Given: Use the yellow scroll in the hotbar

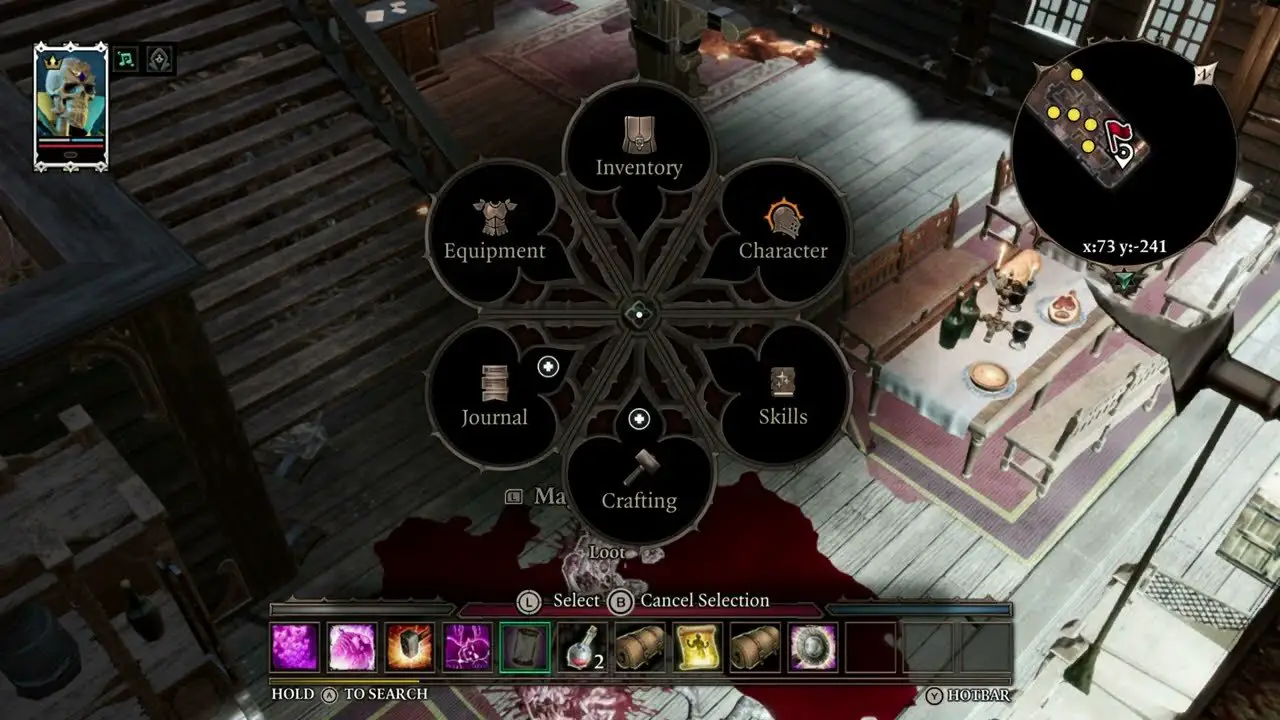Looking at the screenshot, I should [x=698, y=647].
